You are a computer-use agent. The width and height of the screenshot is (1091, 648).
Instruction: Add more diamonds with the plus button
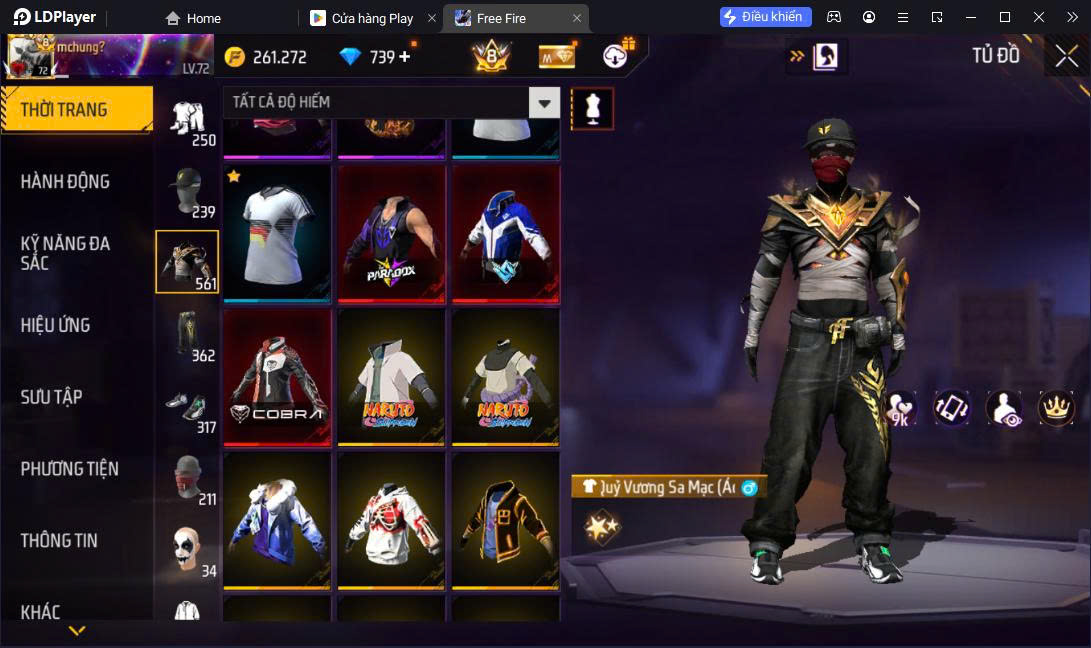(x=404, y=57)
